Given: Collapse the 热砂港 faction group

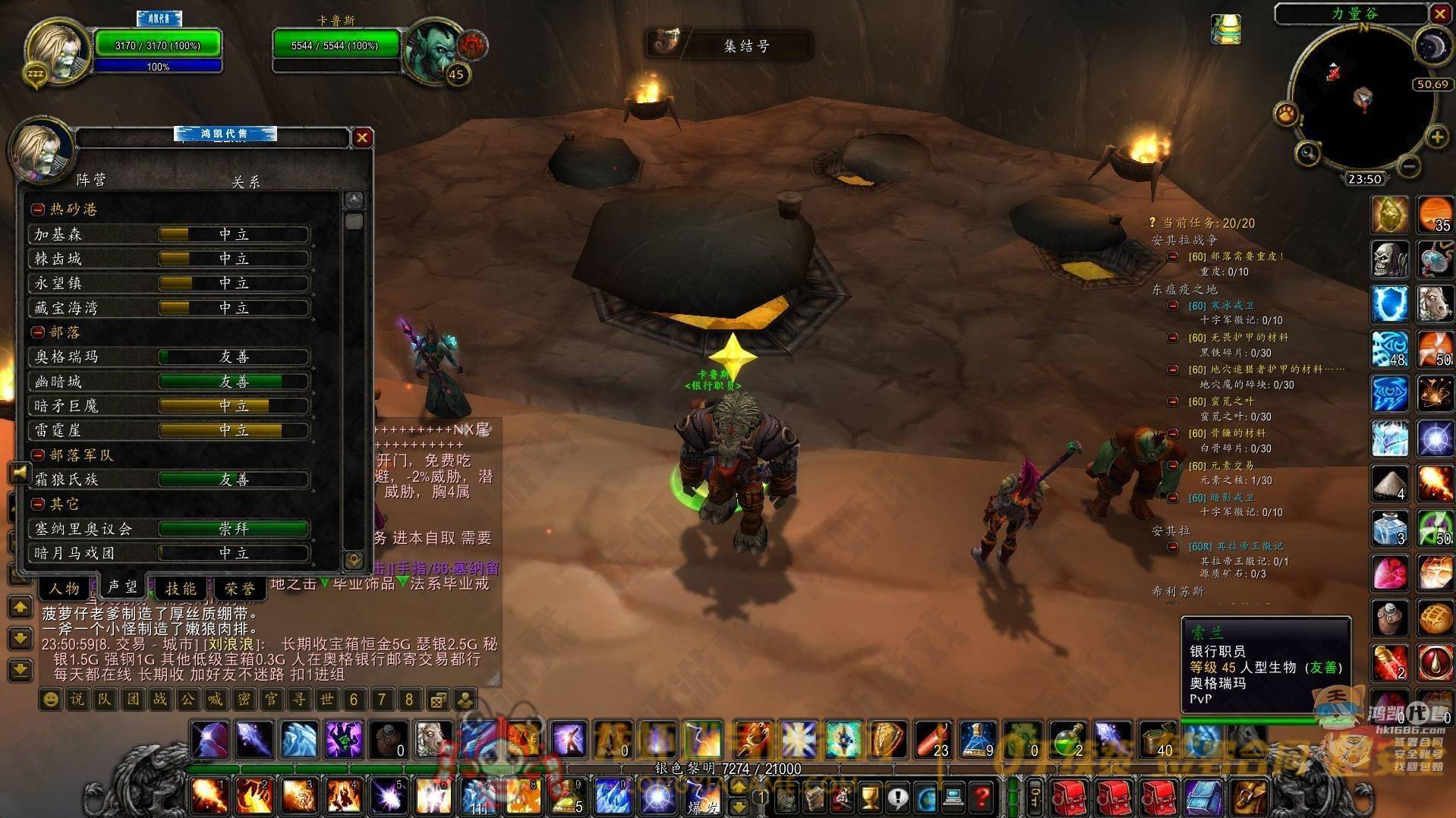Looking at the screenshot, I should point(38,209).
